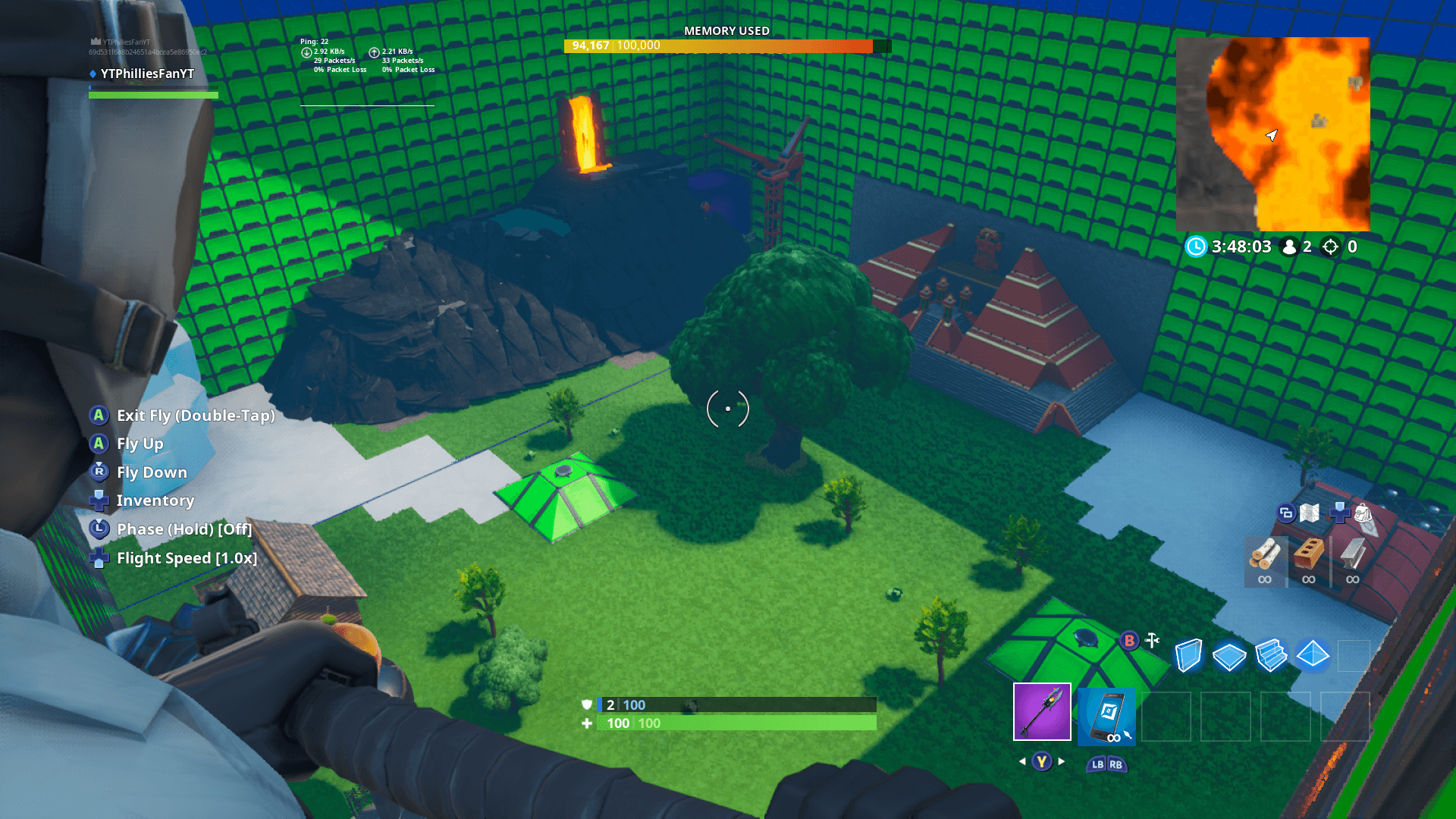Viewport: 1456px width, 819px height.
Task: Adjust the Flight Speed [1.0x] setting
Action: coord(187,557)
